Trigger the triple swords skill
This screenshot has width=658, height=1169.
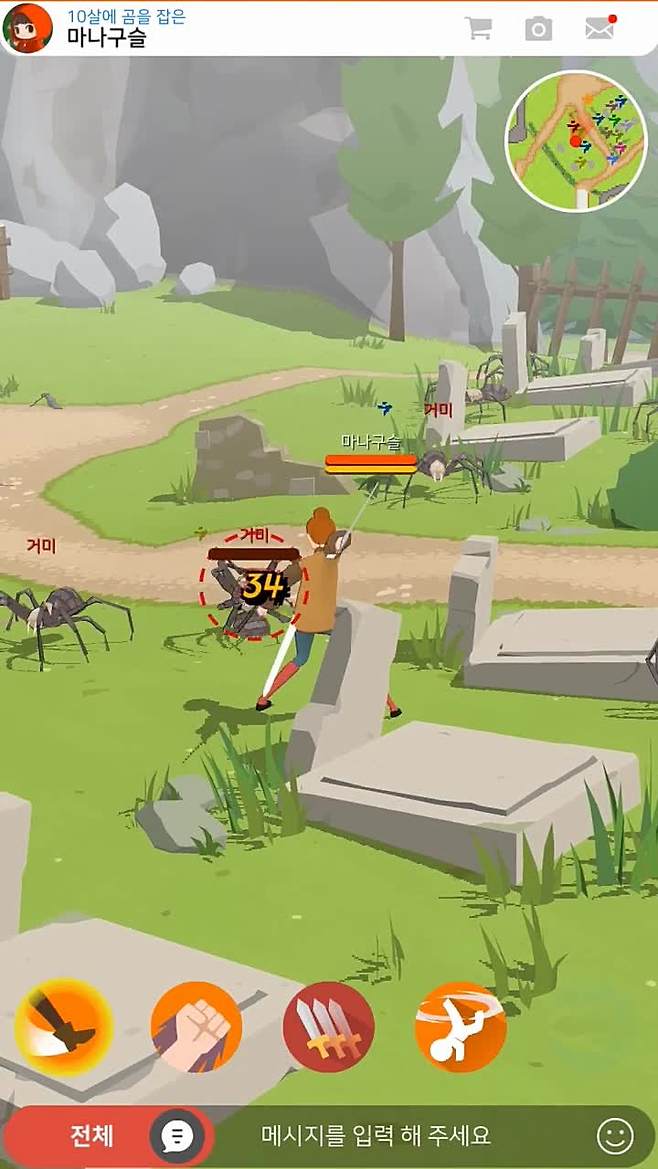pos(329,1027)
